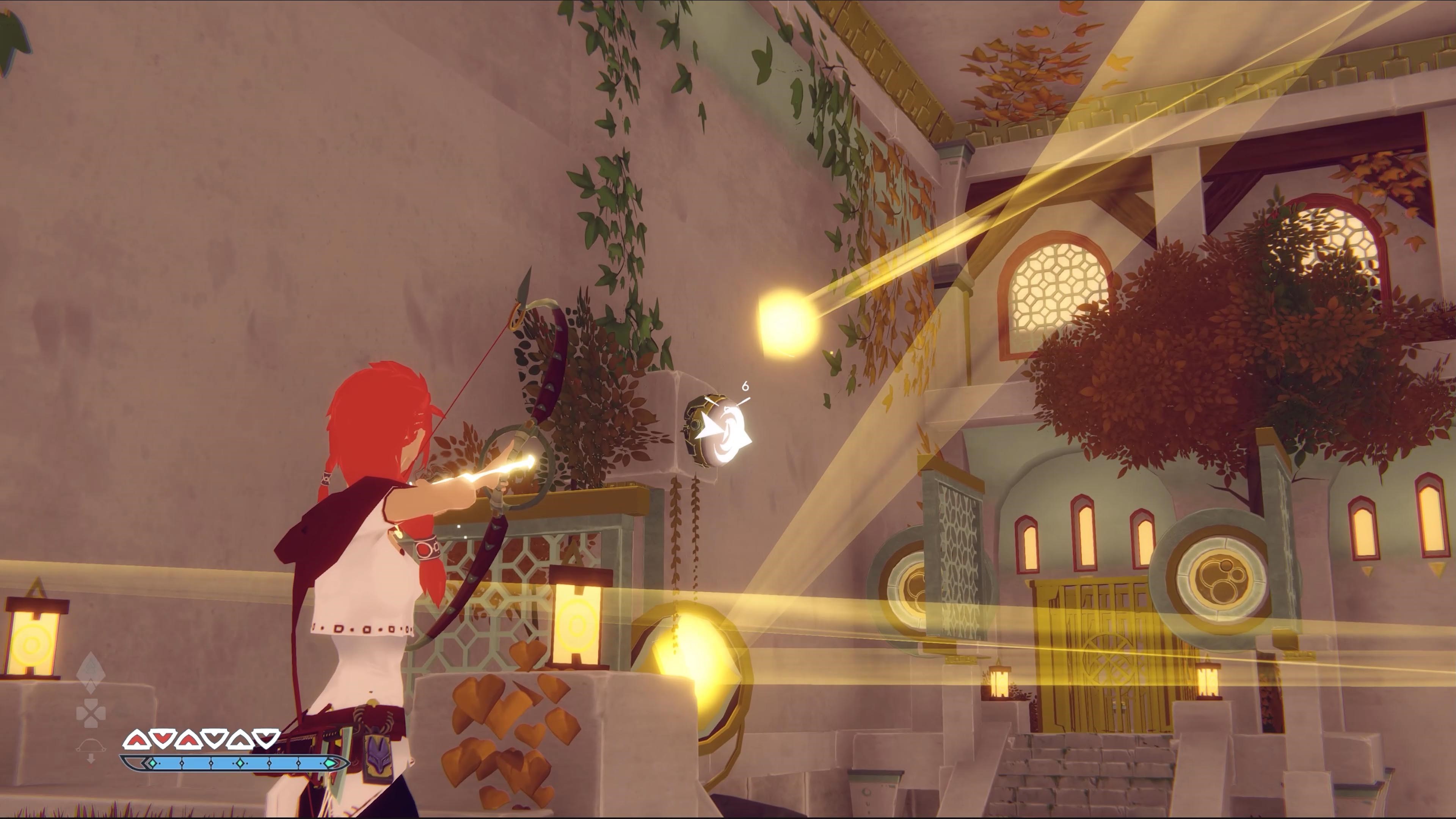This screenshot has height=819, width=1456.
Task: Click the diamond kite icon atop the left HUD
Action: pos(91,667)
